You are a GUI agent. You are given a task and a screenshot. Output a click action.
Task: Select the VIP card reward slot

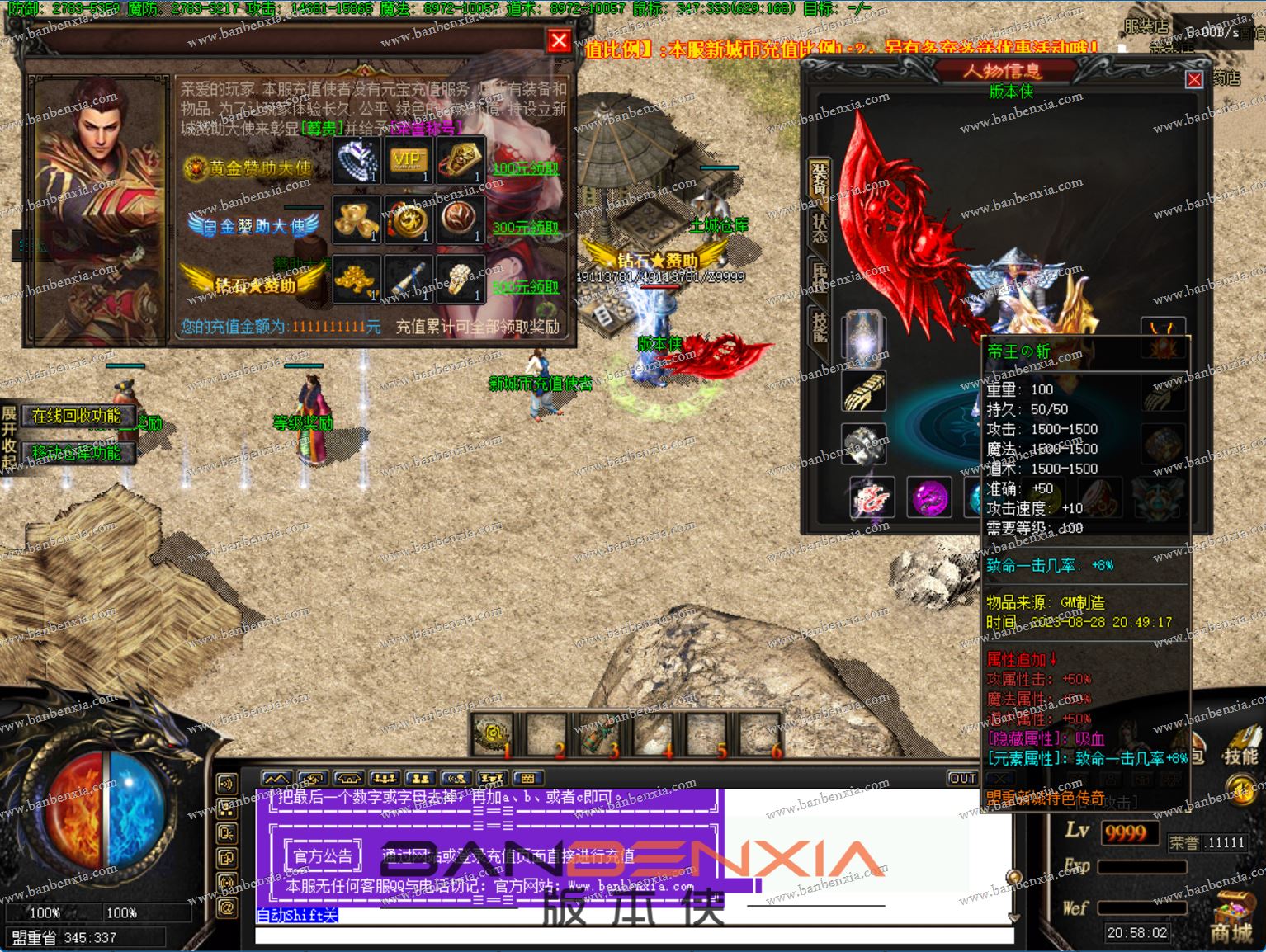pyautogui.click(x=408, y=160)
